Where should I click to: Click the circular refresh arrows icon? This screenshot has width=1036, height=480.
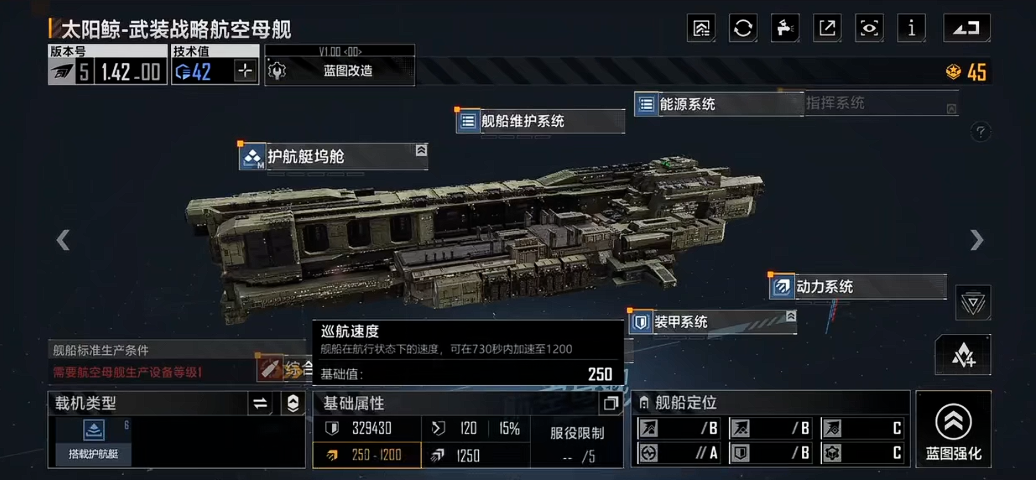point(743,28)
